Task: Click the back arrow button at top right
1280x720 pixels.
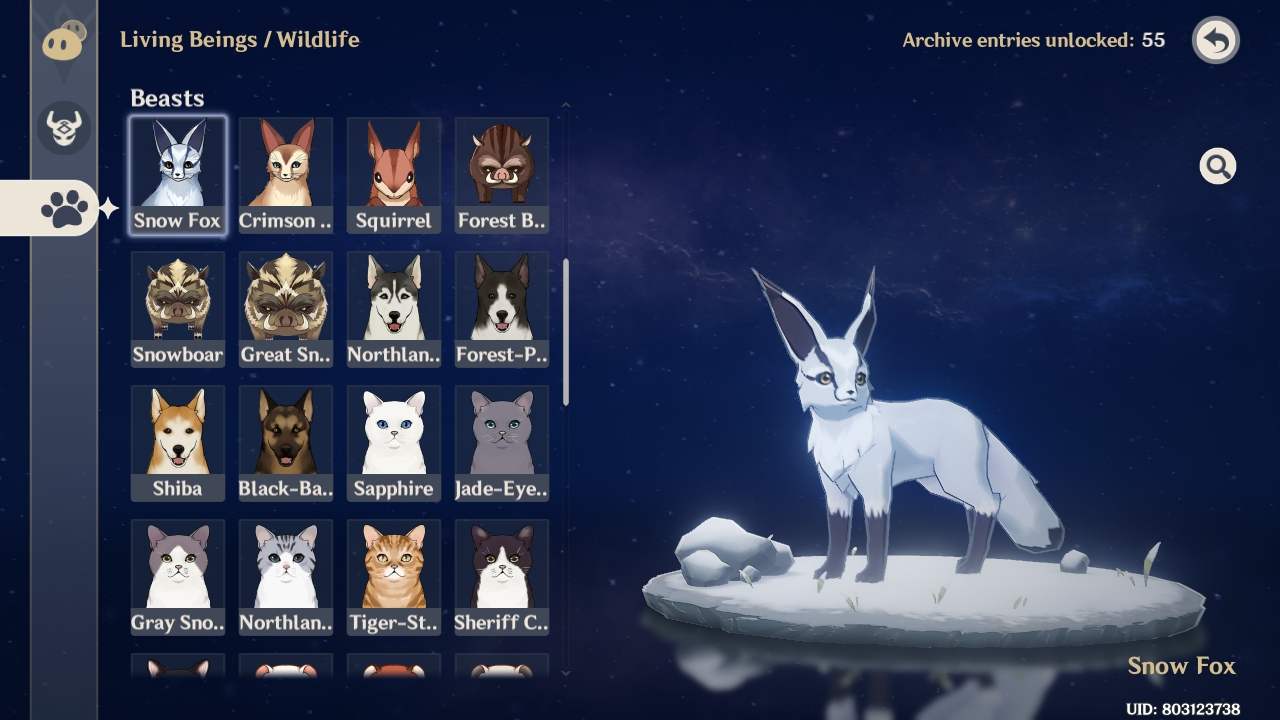Action: click(1215, 40)
